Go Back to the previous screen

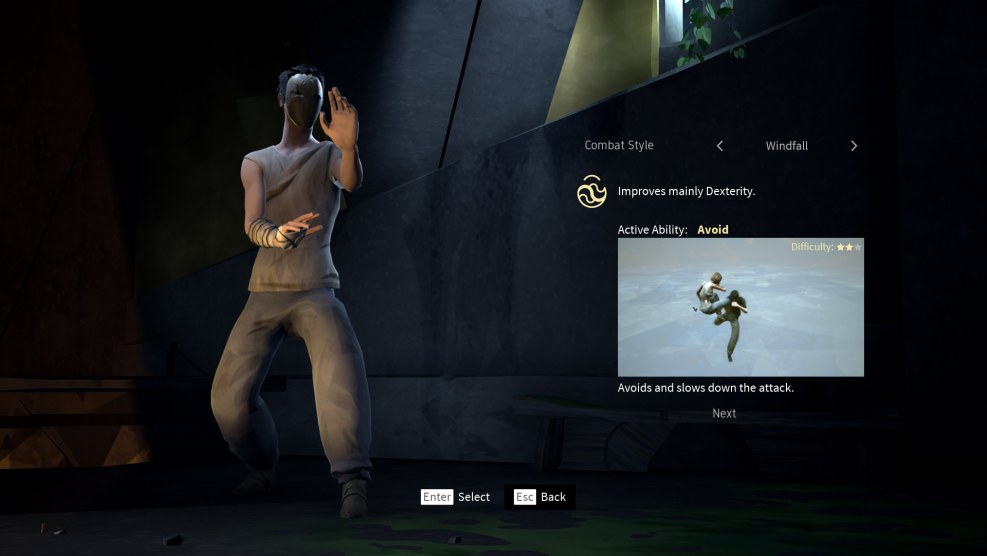[x=541, y=497]
